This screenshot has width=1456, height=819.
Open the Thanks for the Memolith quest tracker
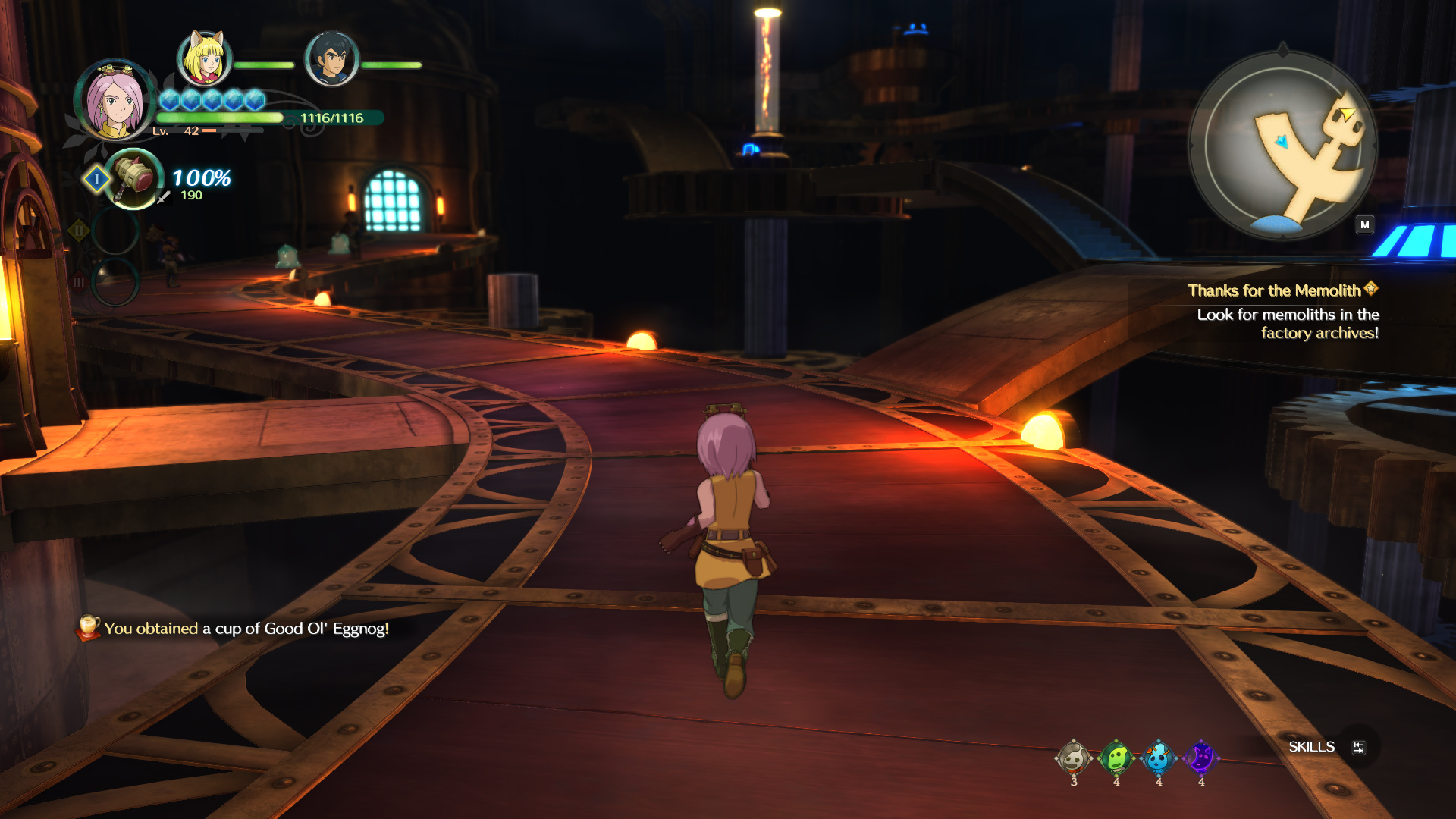(x=1282, y=290)
